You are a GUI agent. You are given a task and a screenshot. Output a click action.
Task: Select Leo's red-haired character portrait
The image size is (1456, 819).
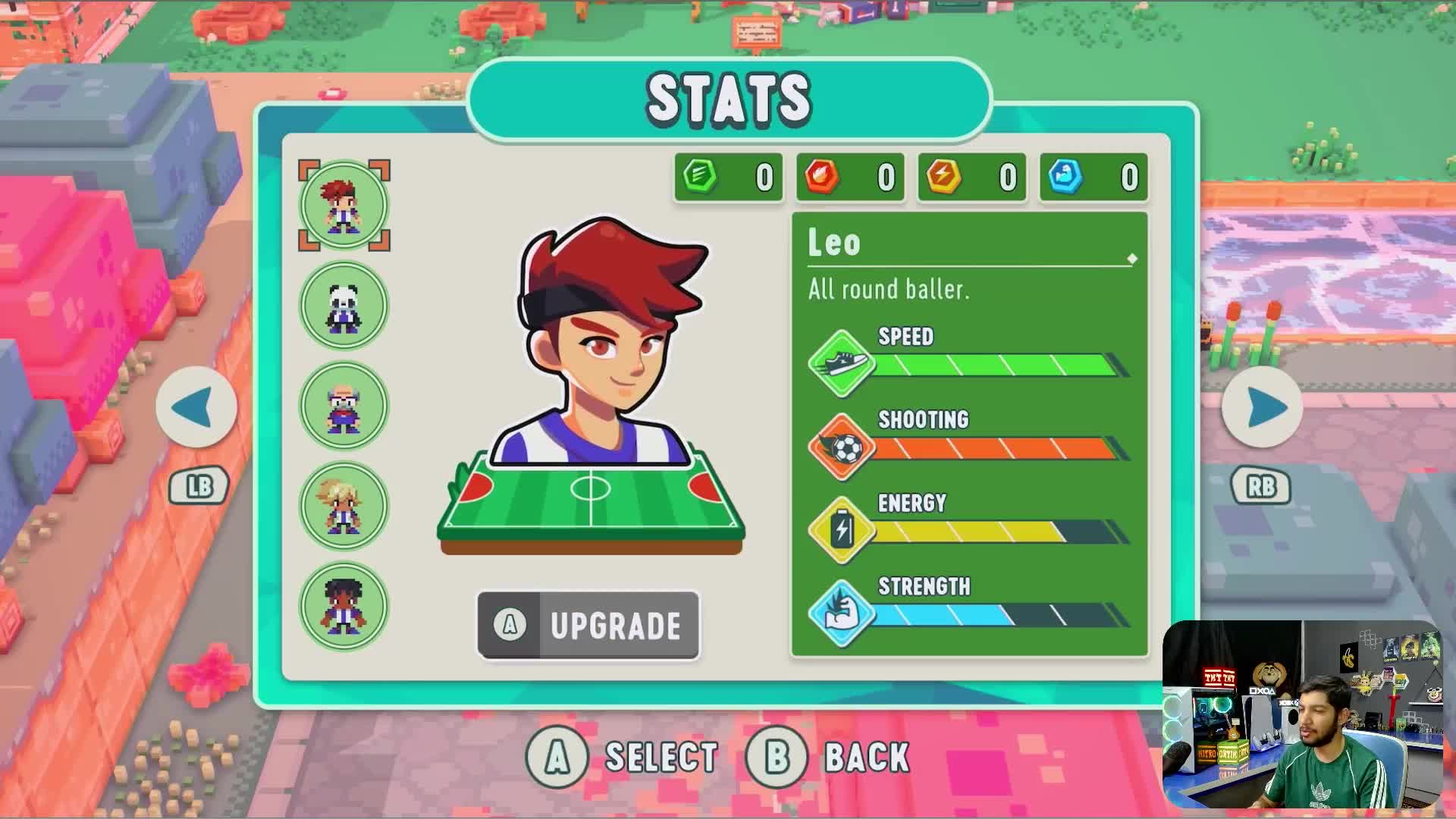(344, 206)
